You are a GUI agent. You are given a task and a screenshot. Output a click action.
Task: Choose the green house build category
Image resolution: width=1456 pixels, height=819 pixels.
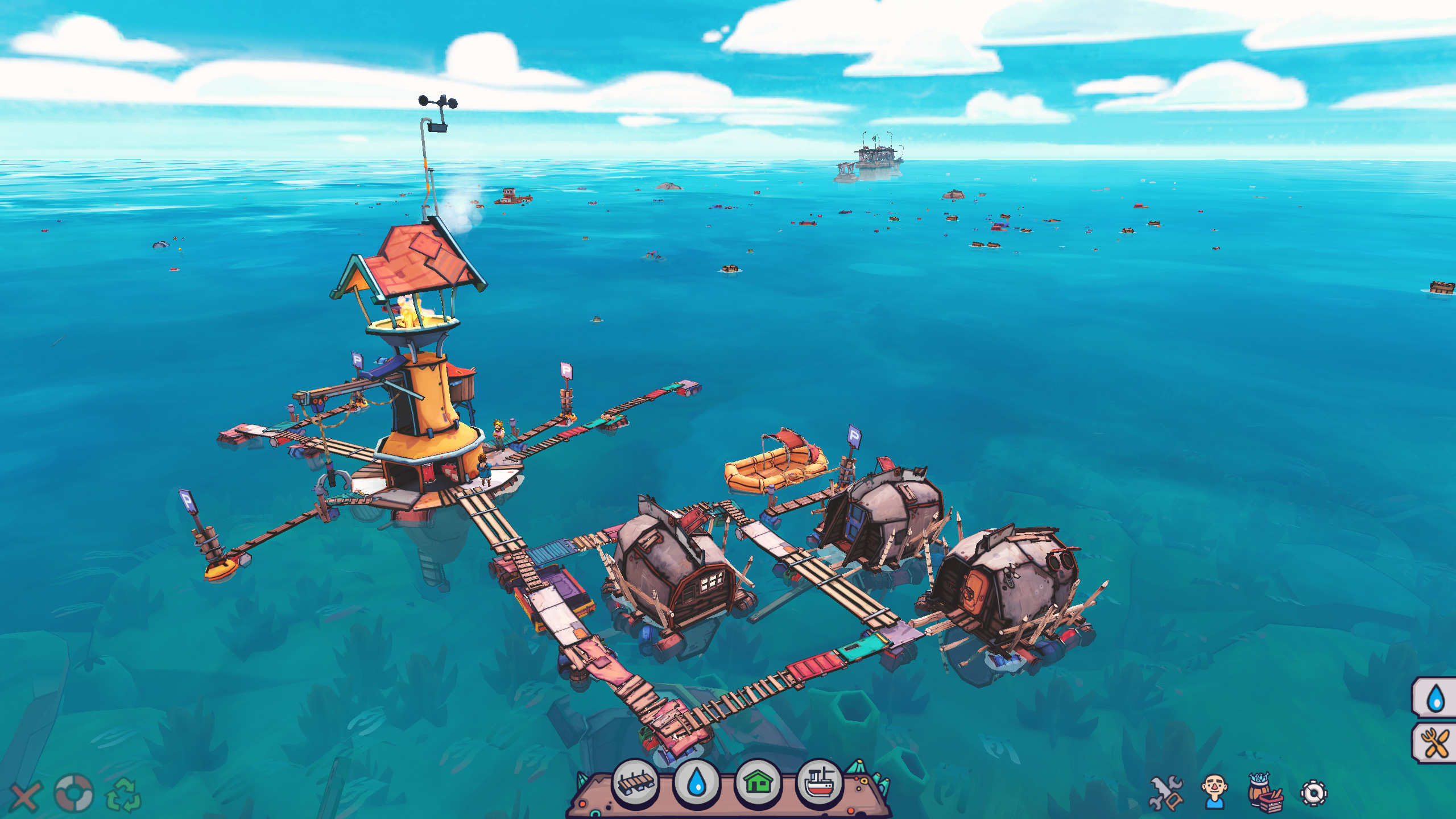click(x=758, y=784)
